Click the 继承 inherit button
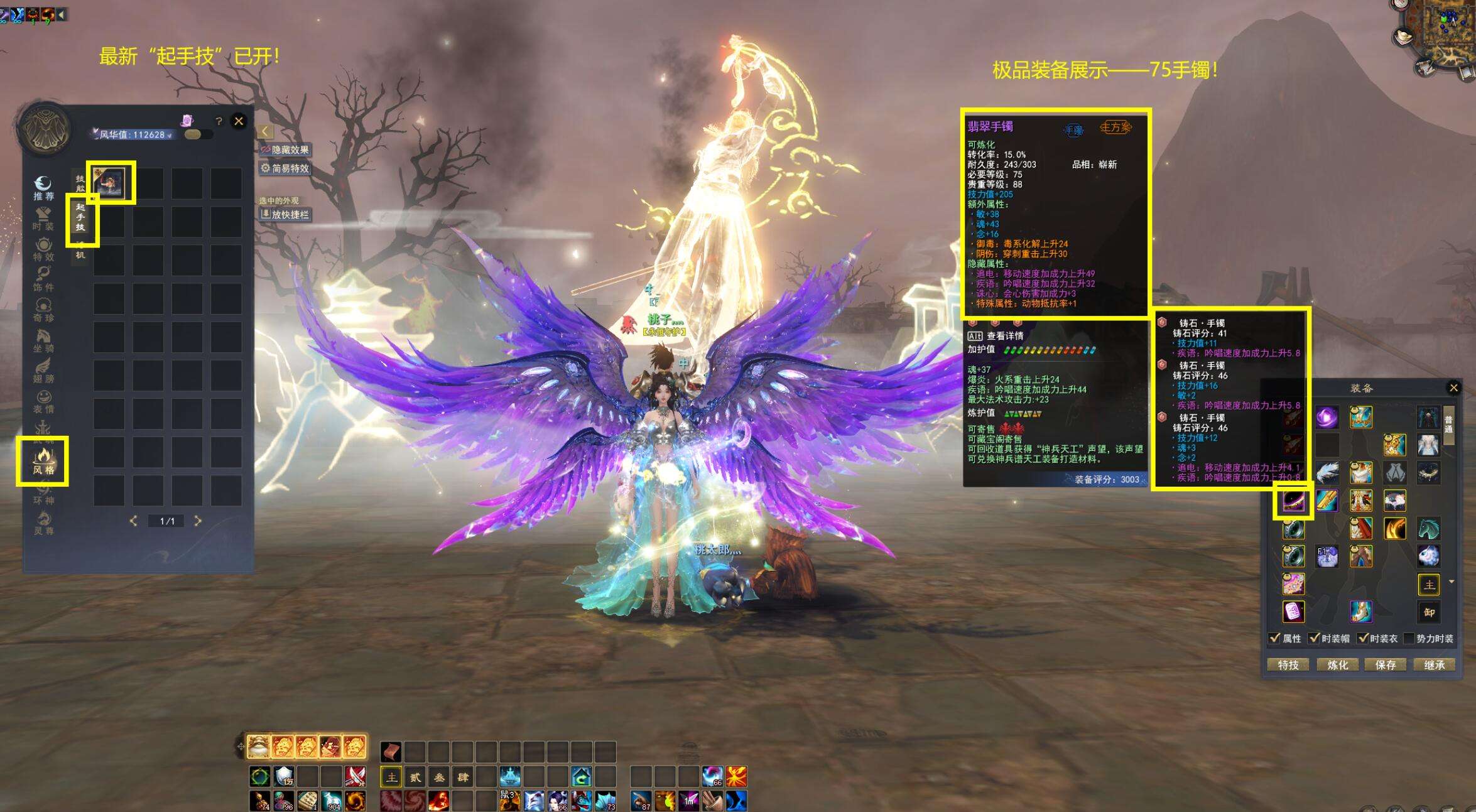The width and height of the screenshot is (1476, 812). pyautogui.click(x=1434, y=664)
